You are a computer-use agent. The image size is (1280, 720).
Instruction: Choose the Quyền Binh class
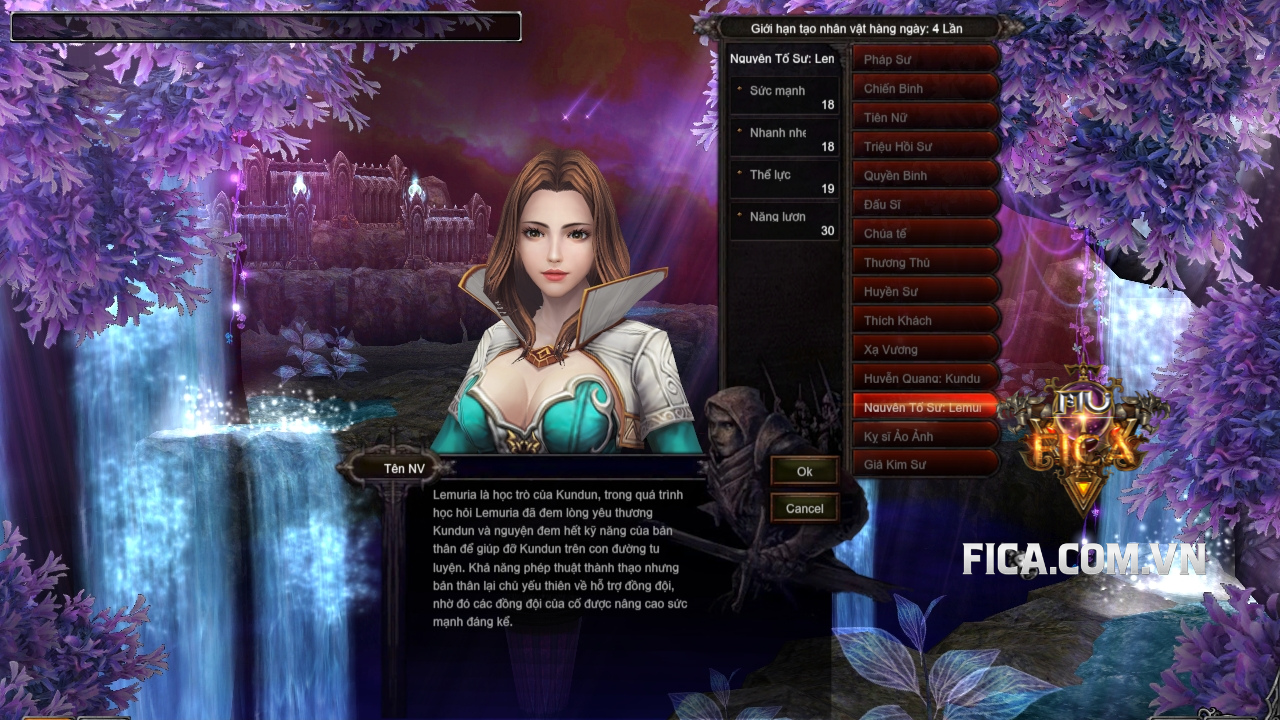click(x=925, y=176)
